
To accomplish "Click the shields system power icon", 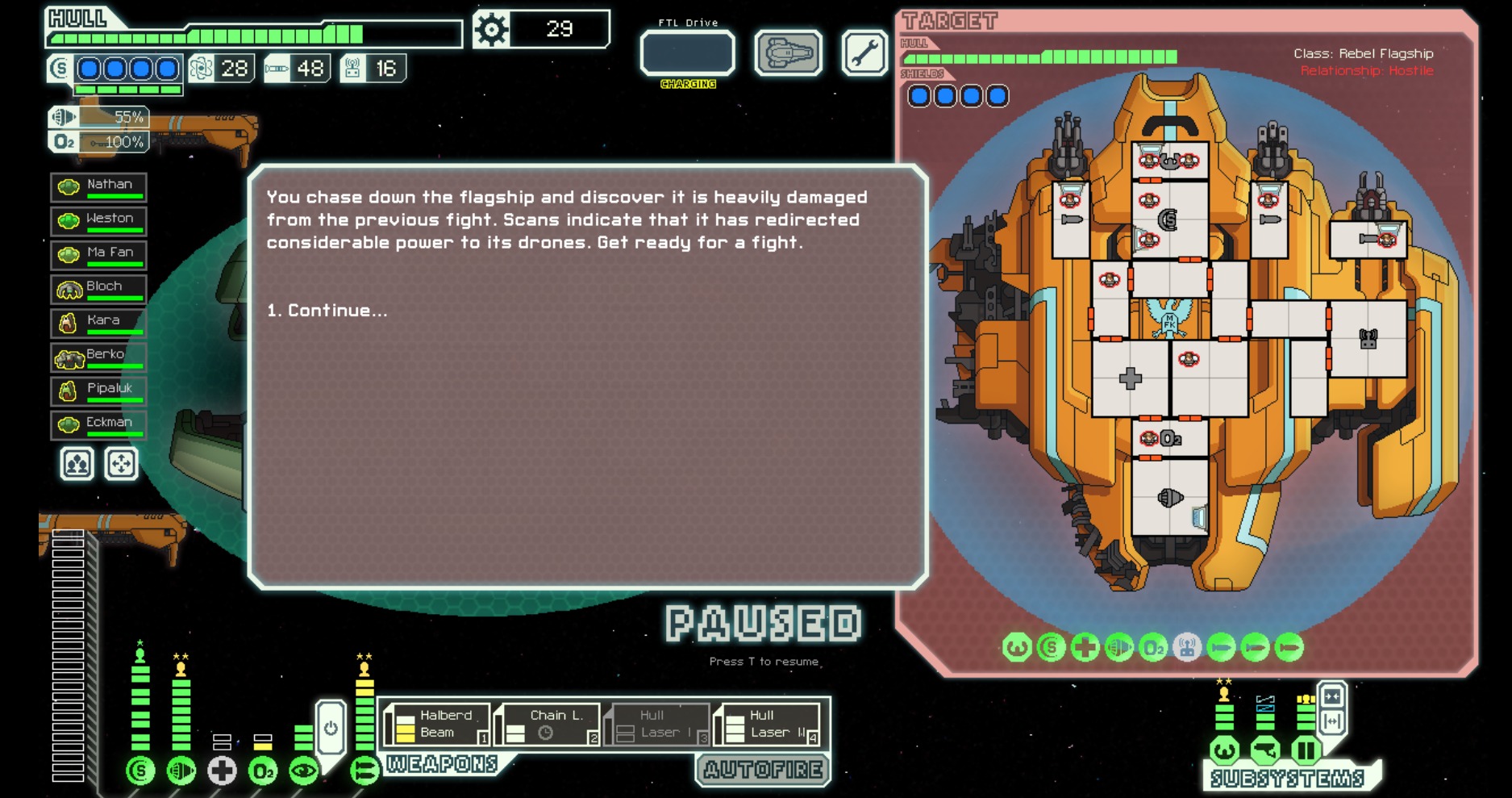I will tap(140, 771).
